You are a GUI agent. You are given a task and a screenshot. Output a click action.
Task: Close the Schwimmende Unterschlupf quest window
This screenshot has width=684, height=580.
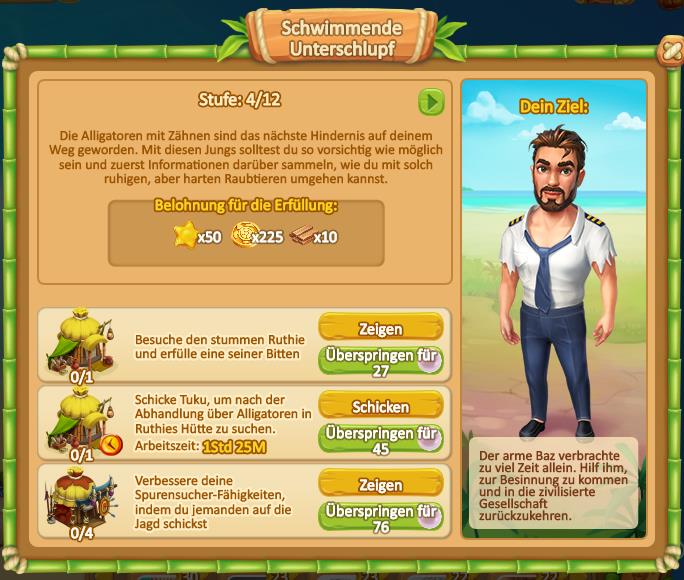pyautogui.click(x=669, y=51)
